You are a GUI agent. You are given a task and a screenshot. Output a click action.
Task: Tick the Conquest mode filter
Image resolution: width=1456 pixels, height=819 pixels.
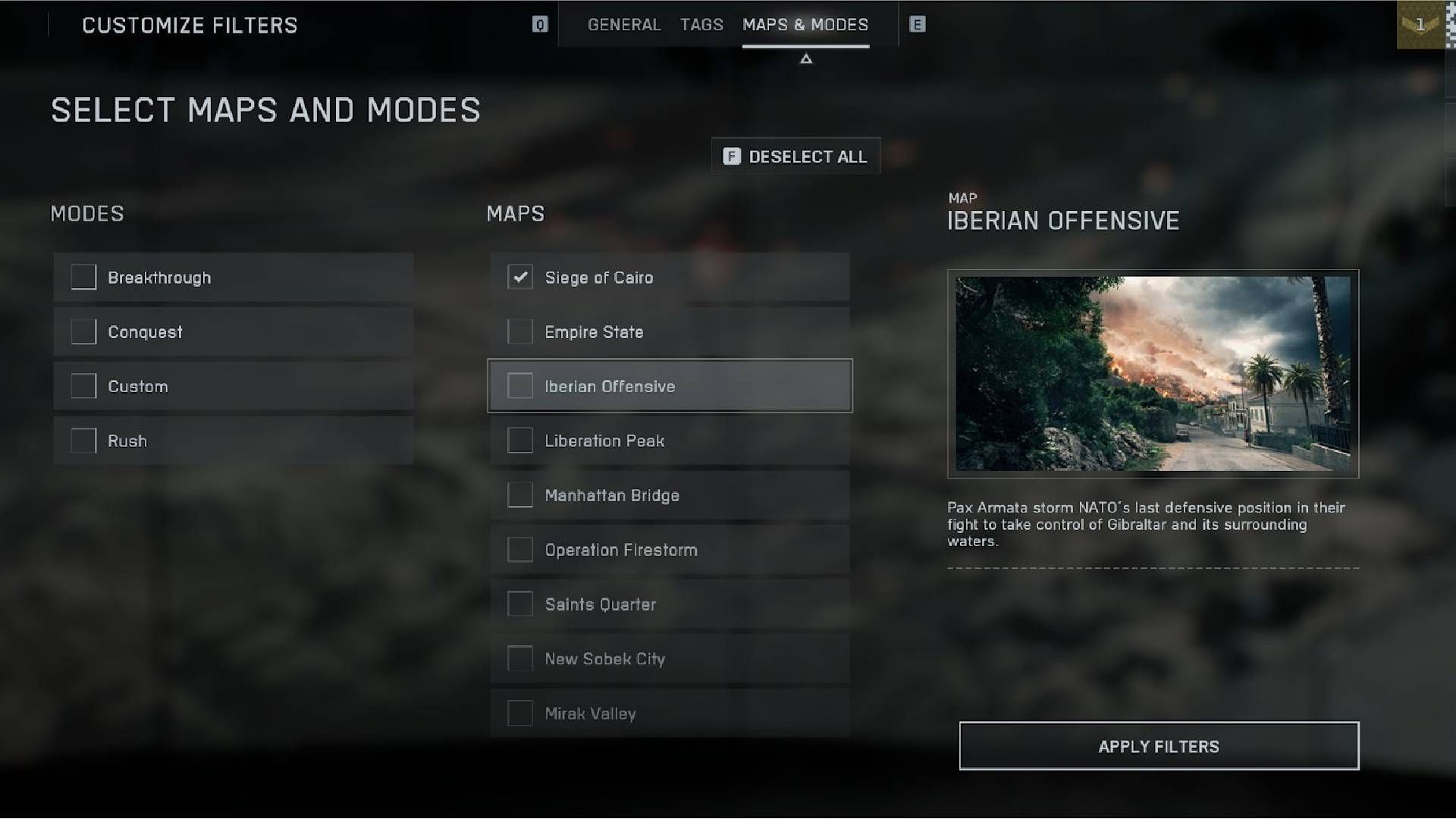pyautogui.click(x=83, y=332)
